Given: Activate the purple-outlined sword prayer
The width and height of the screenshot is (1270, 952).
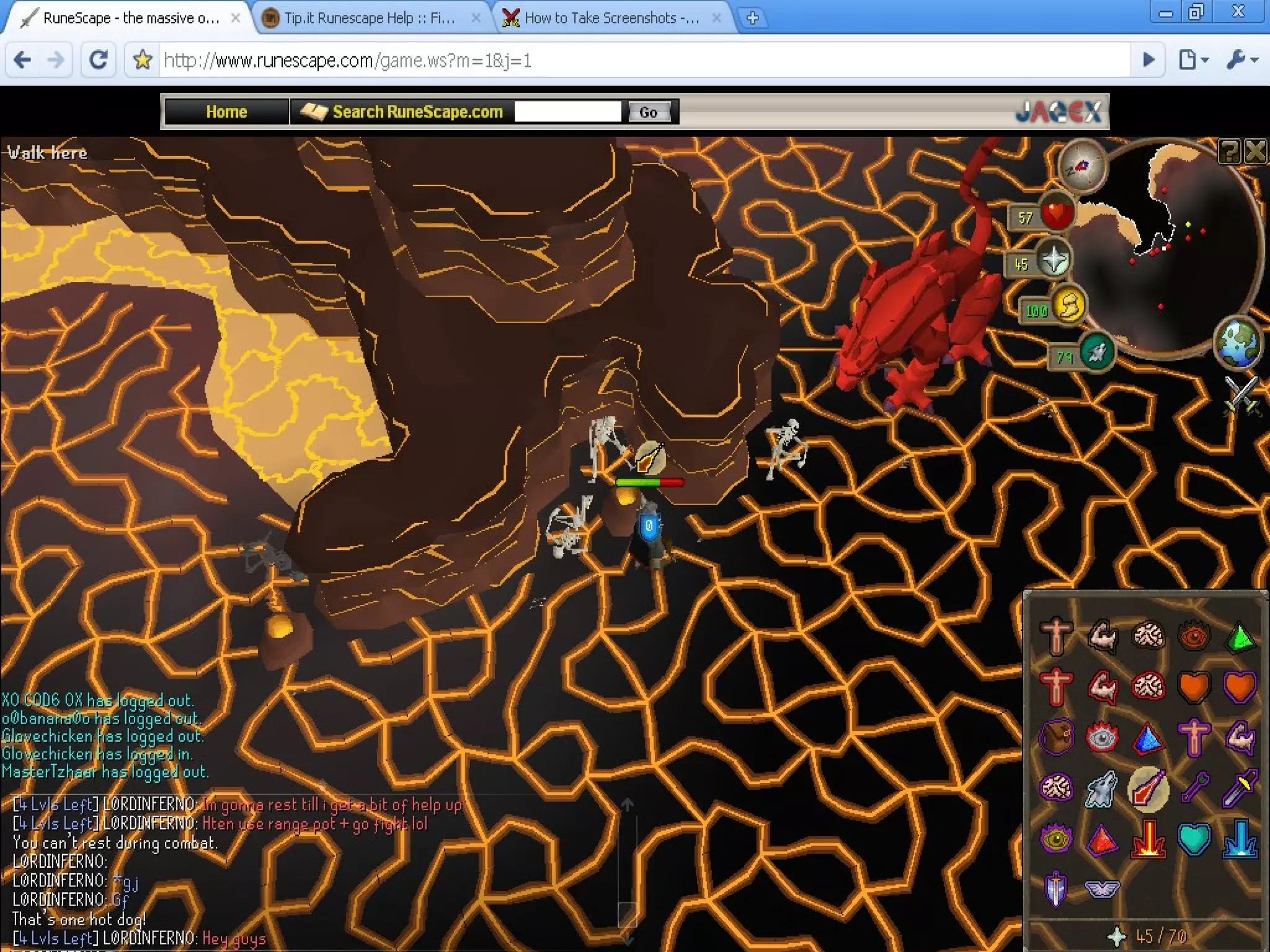Looking at the screenshot, I should click(1240, 788).
